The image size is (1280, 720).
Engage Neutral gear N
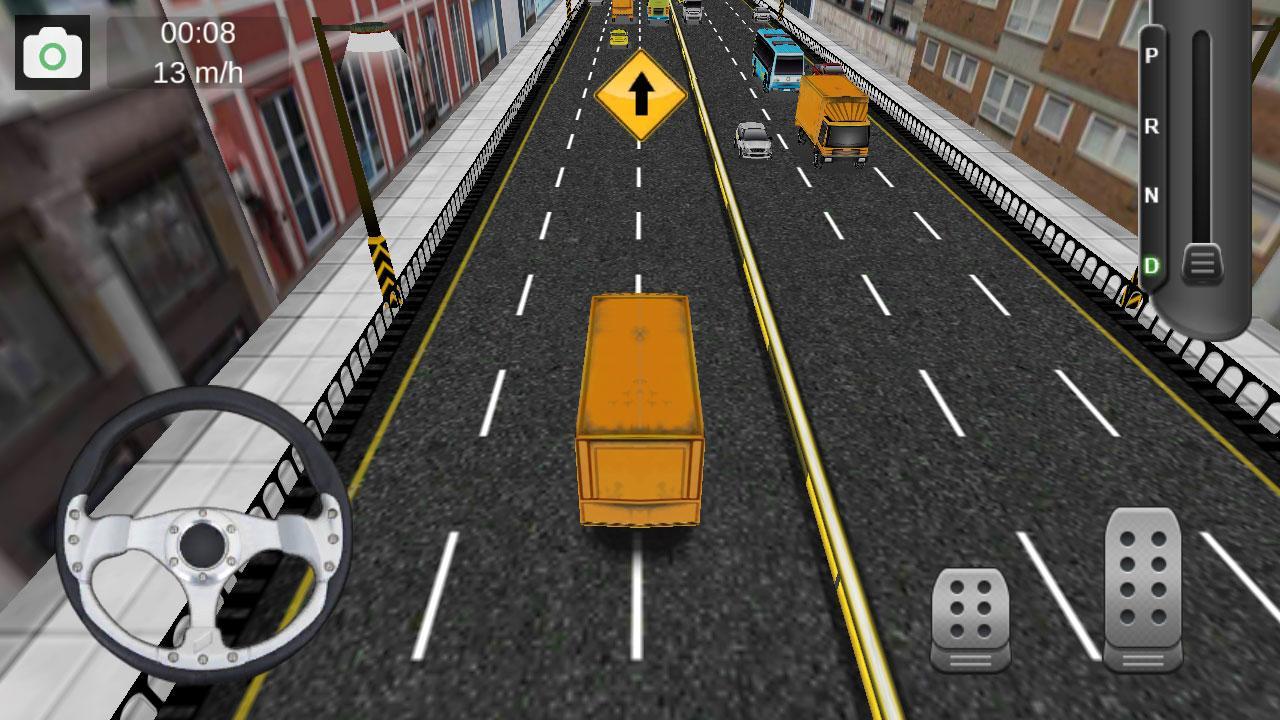[x=1152, y=198]
